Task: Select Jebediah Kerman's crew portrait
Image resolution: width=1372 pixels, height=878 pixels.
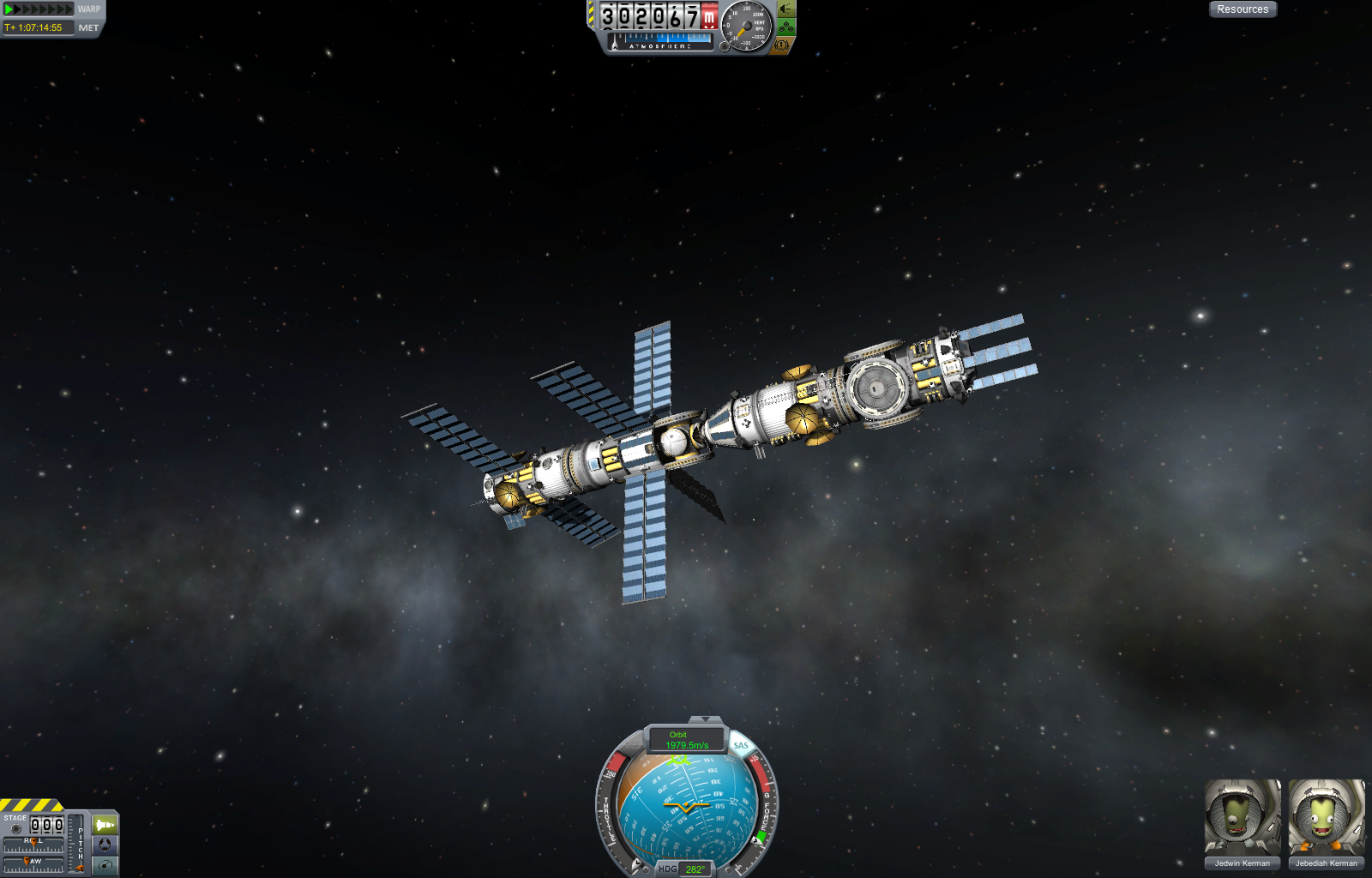Action: 1326,818
